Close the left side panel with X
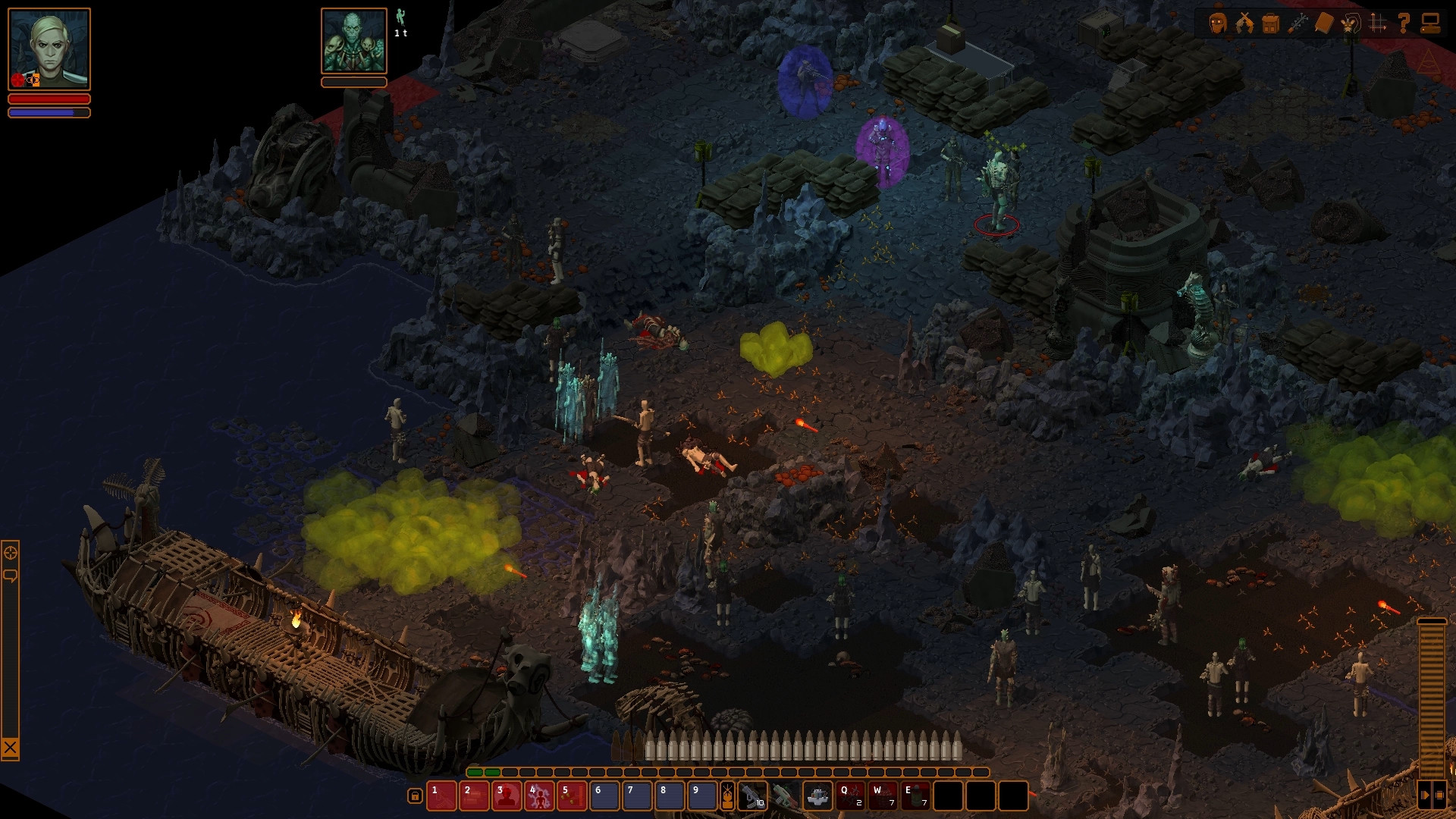The height and width of the screenshot is (819, 1456). (10, 748)
